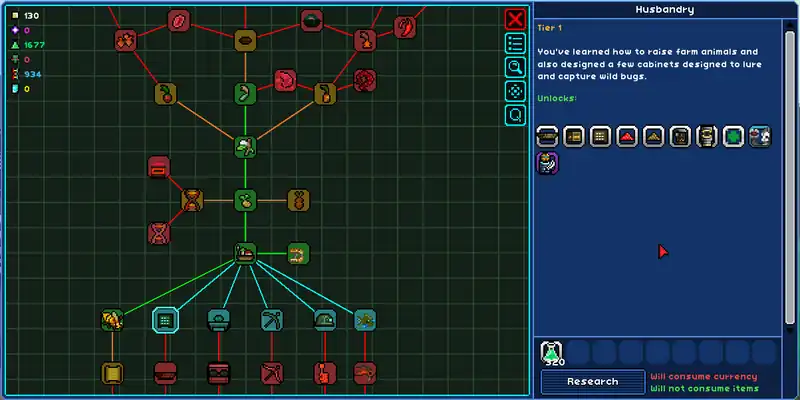800x400 pixels.
Task: Select the cyan fish research node
Action: pos(365,320)
